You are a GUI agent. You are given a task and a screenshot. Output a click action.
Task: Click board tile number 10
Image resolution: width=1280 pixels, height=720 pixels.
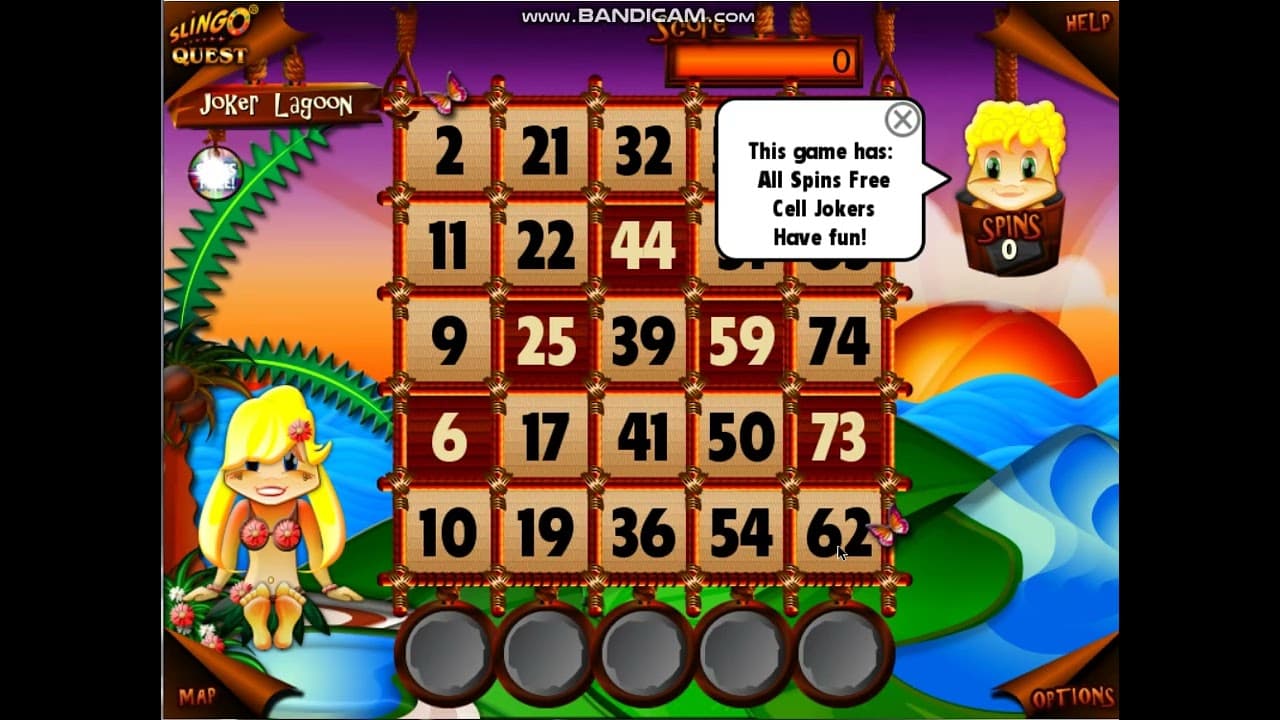449,533
